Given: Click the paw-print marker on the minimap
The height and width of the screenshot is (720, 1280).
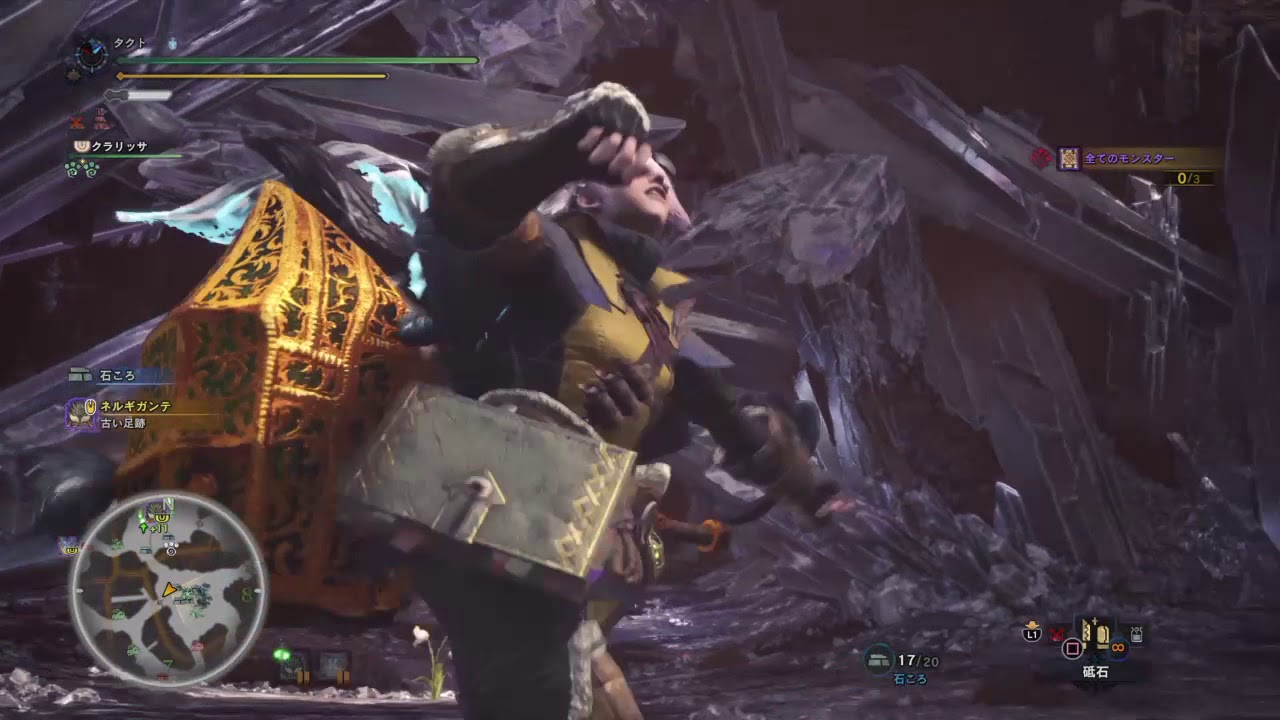Looking at the screenshot, I should (x=170, y=549).
